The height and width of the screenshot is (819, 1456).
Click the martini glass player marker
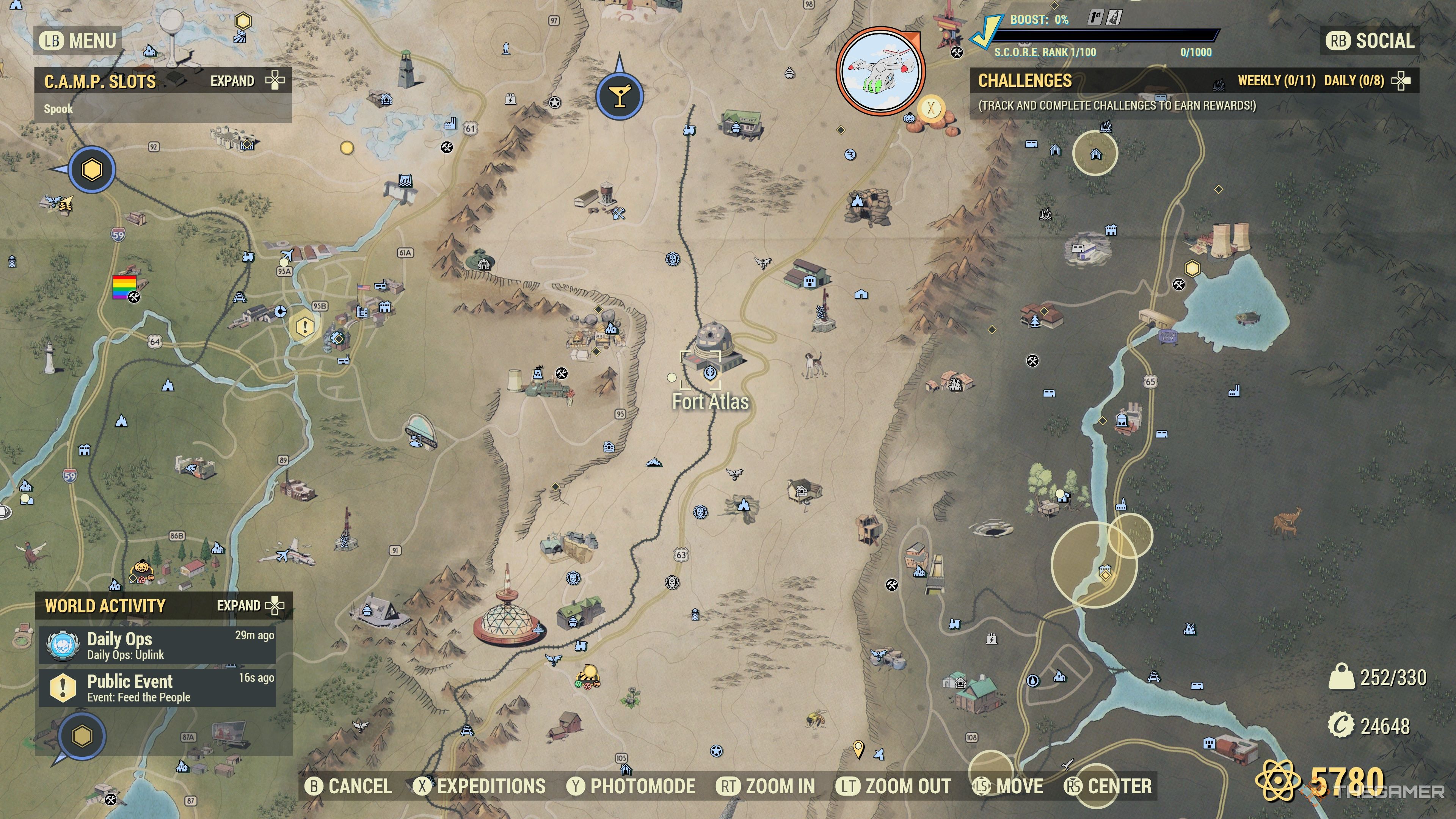[620, 96]
